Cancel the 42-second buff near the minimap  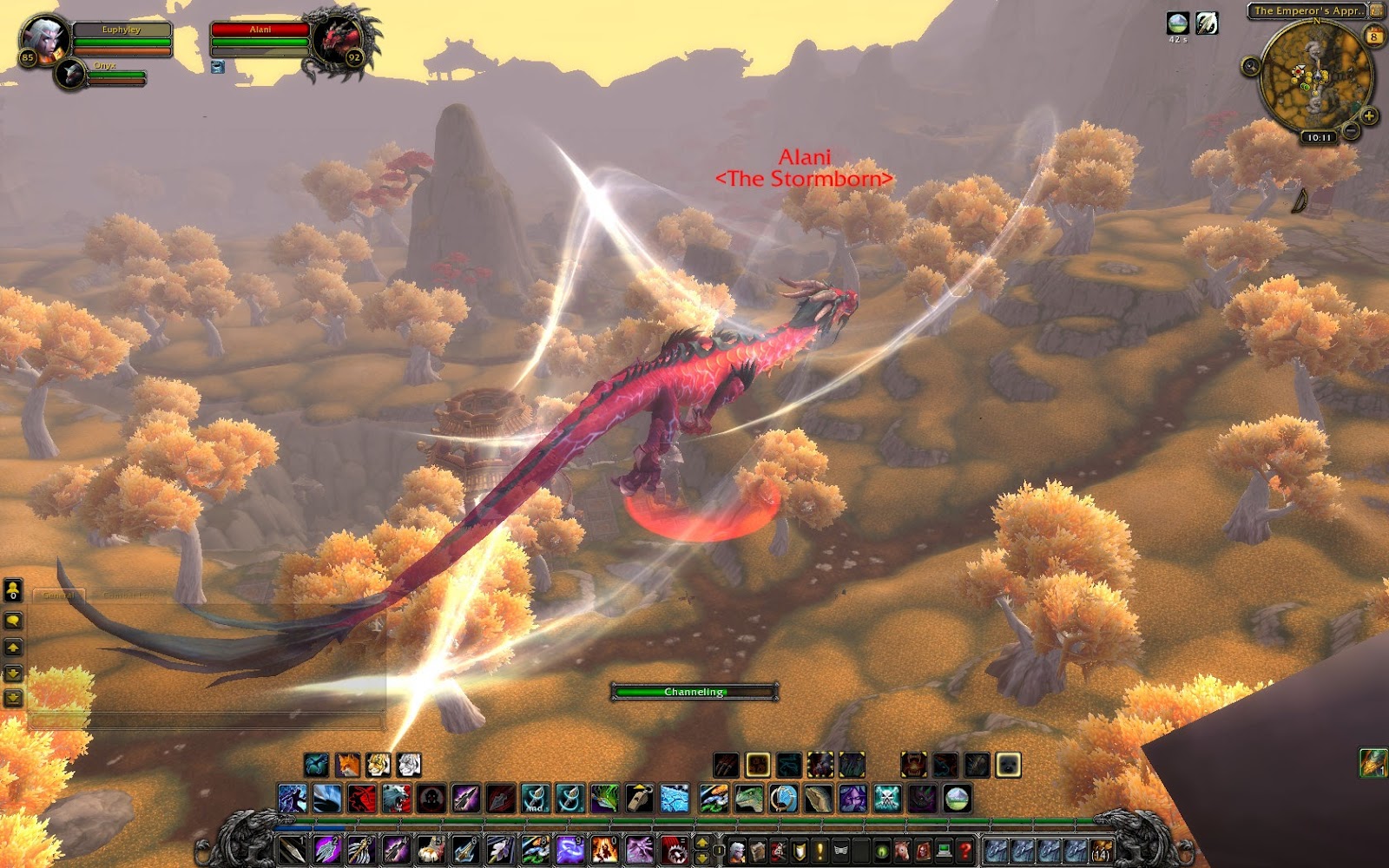tap(1178, 23)
